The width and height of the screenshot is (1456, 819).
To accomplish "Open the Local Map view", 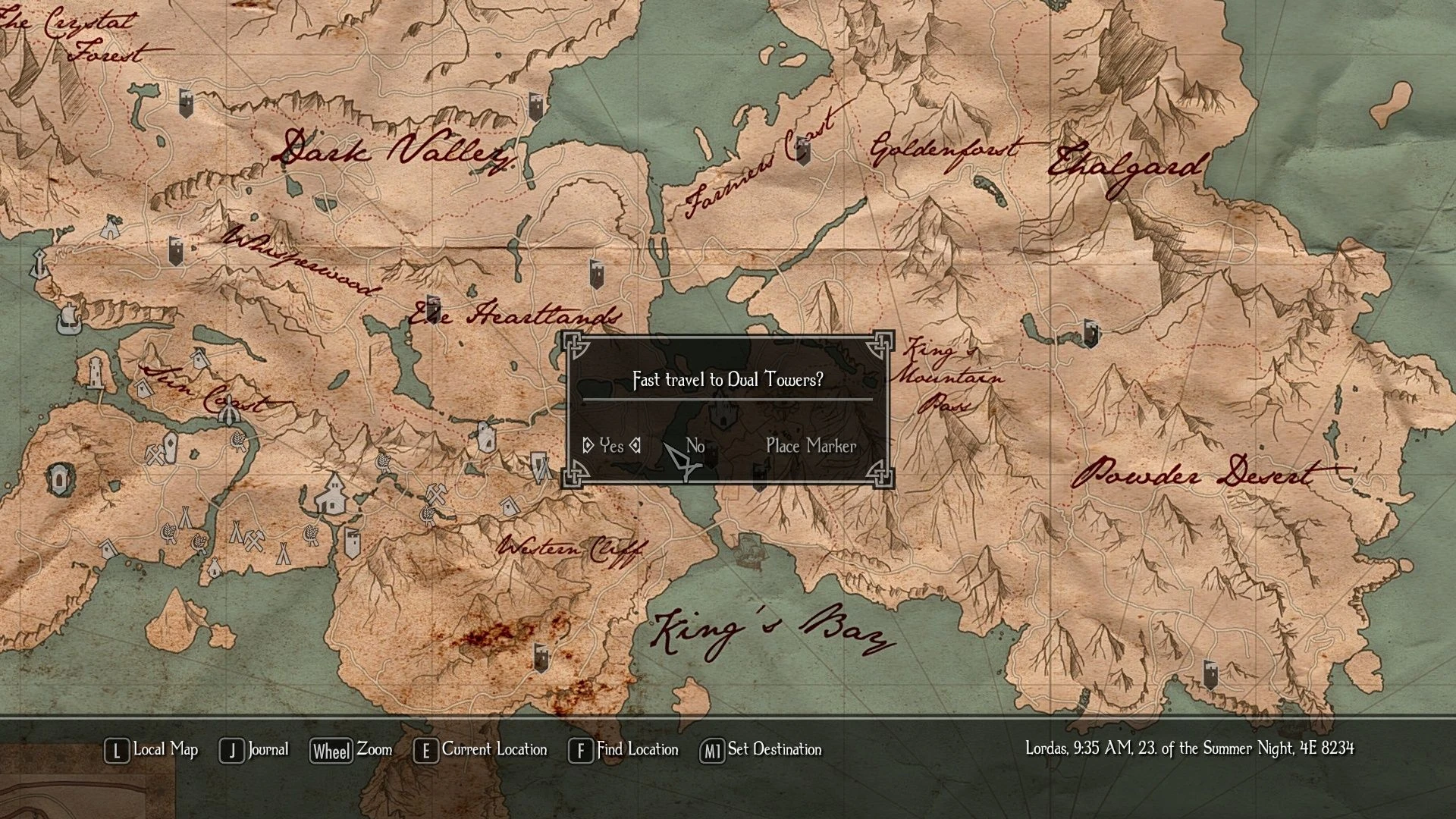I will (x=152, y=750).
